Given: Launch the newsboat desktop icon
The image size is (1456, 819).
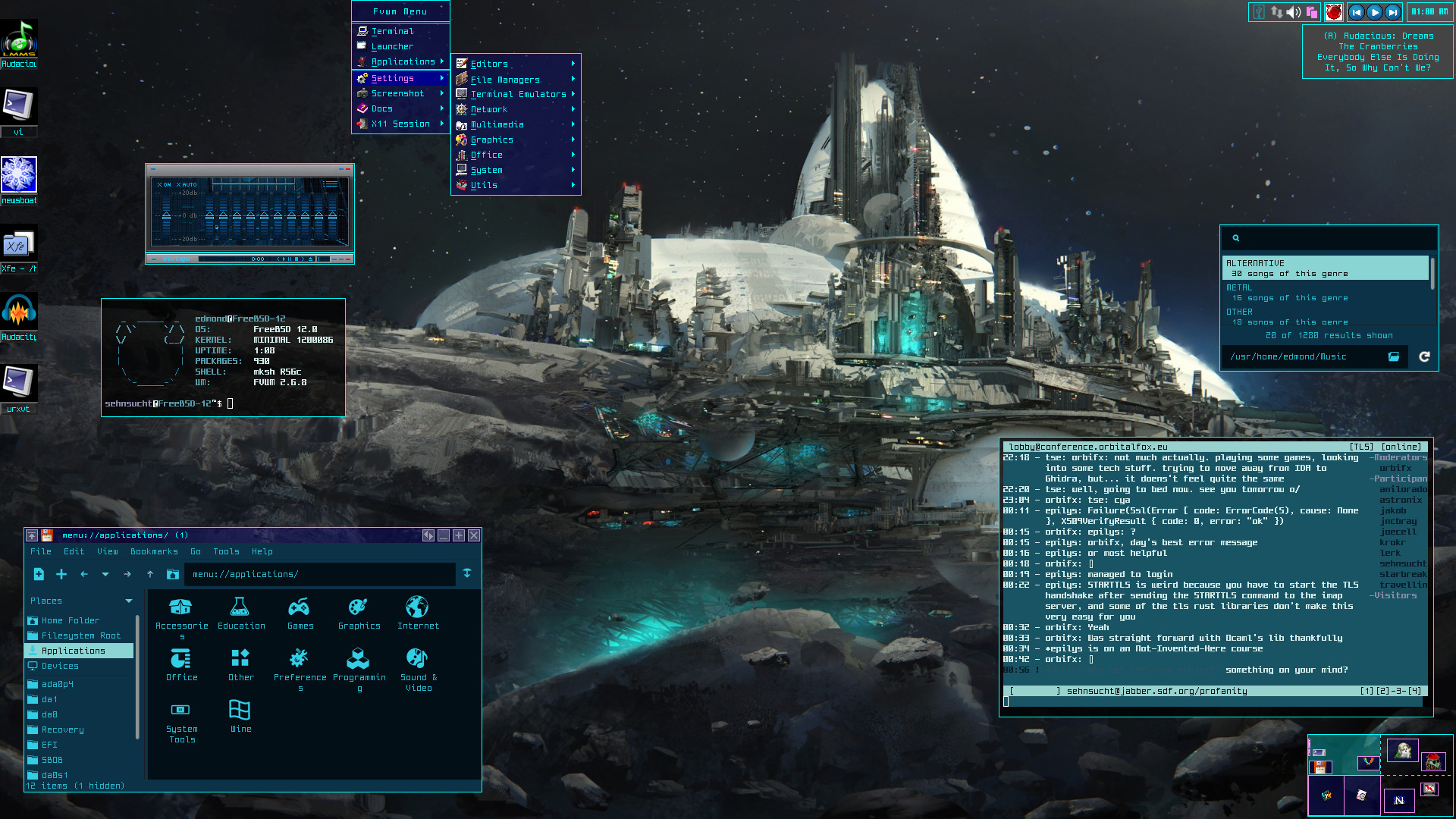Looking at the screenshot, I should (x=19, y=176).
